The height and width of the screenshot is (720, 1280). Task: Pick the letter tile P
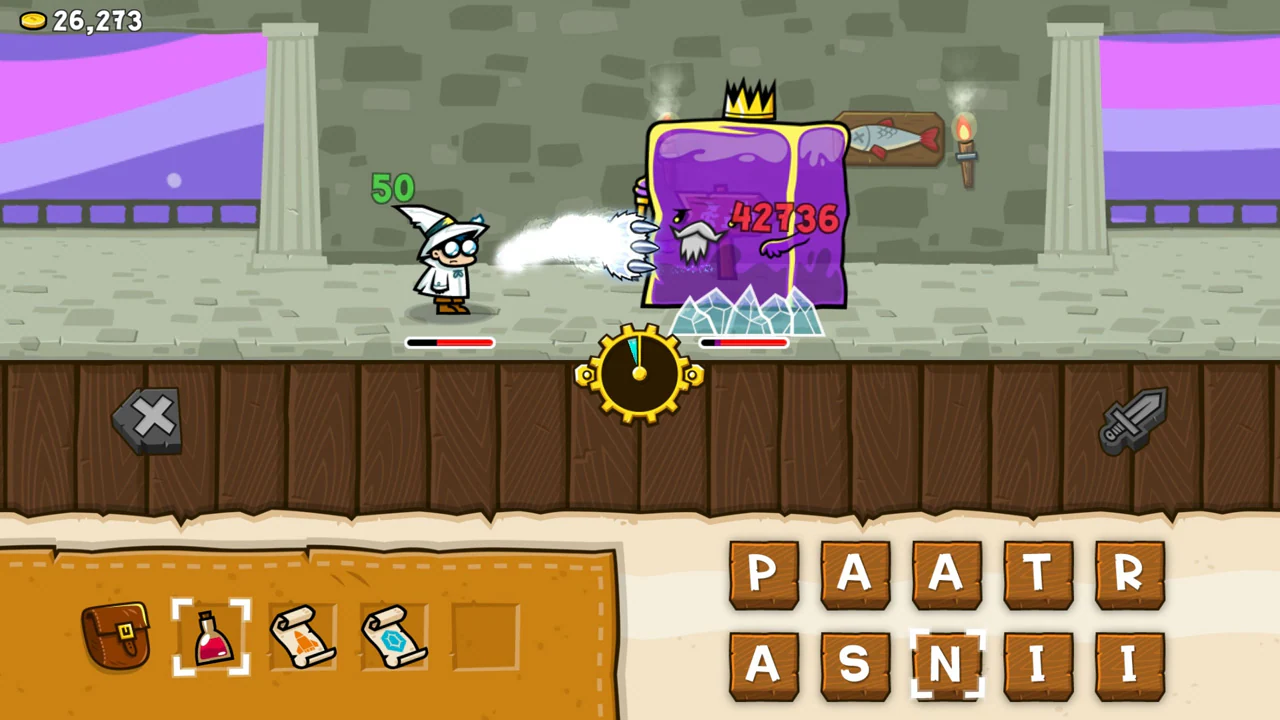764,572
